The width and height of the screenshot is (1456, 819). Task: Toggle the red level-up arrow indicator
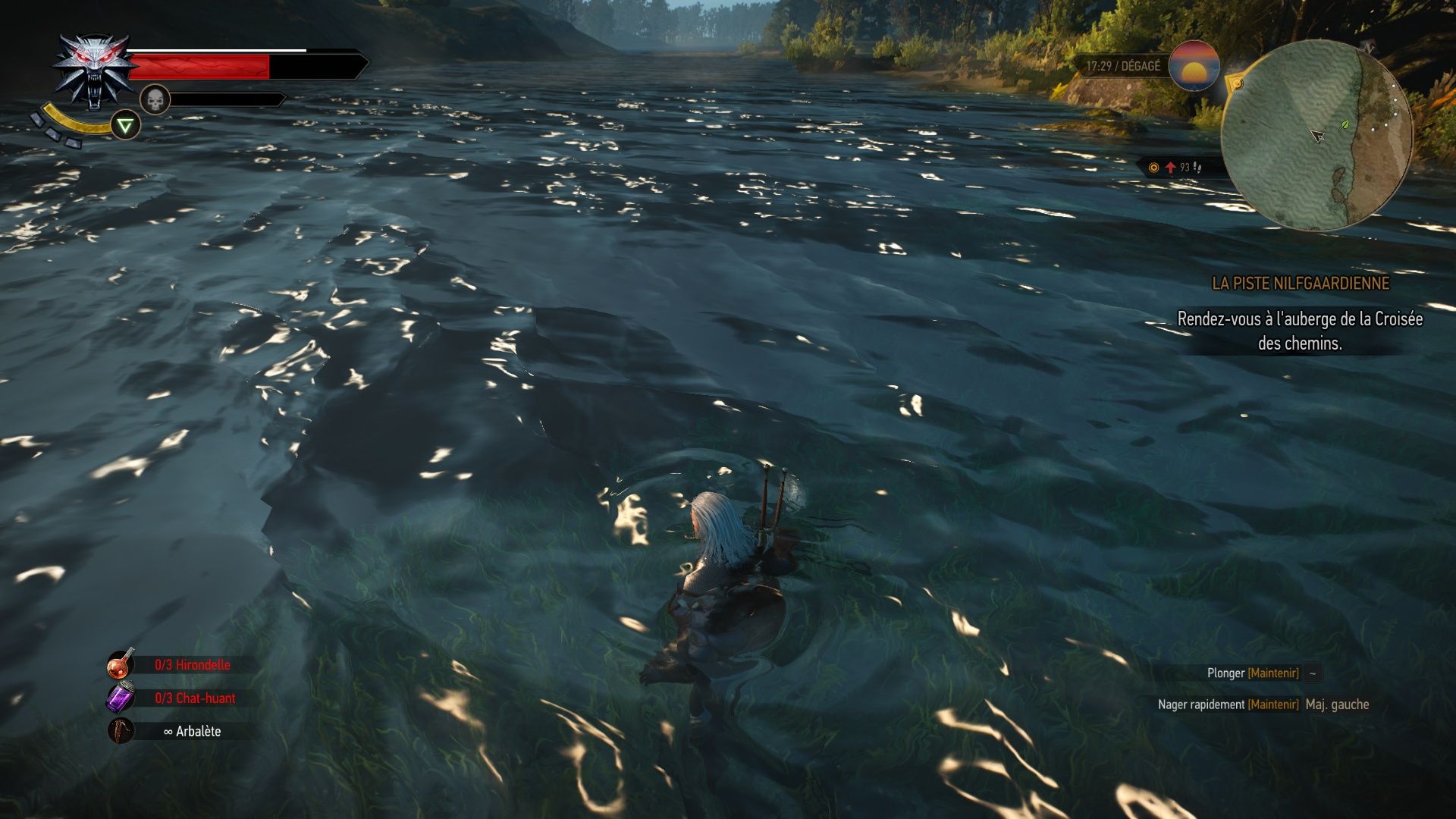pyautogui.click(x=1169, y=168)
